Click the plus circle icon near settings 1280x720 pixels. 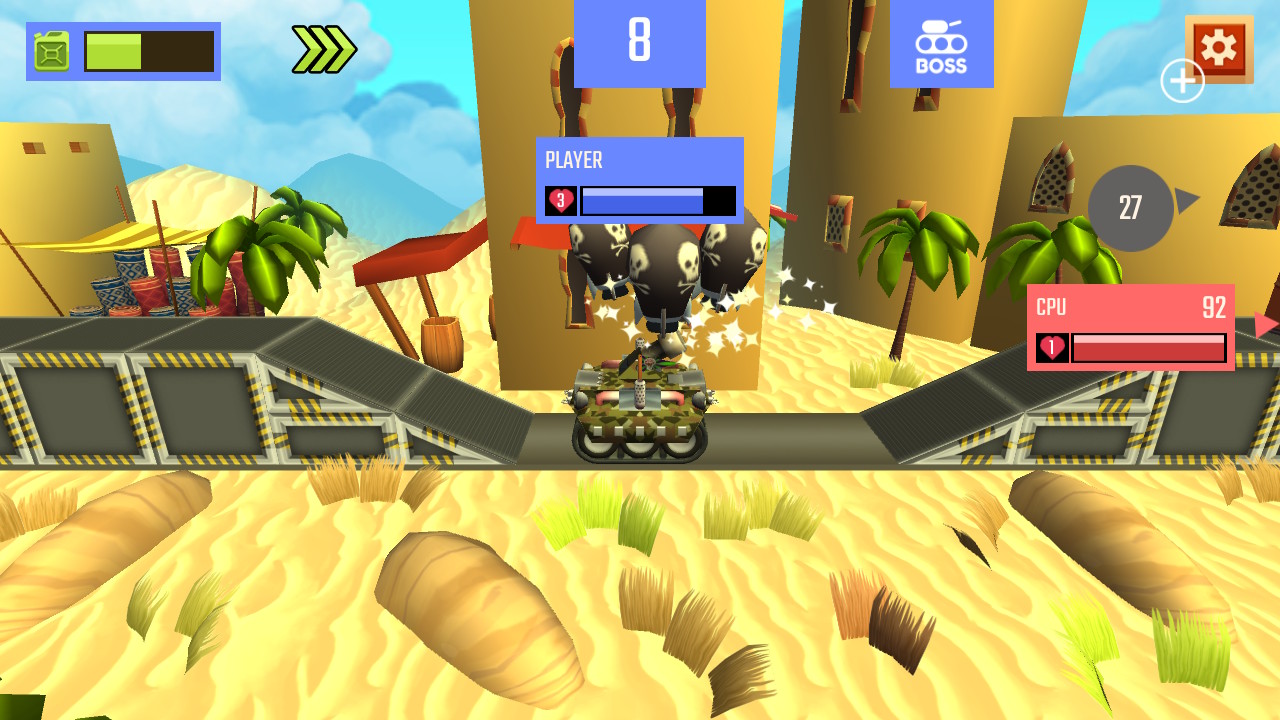(x=1182, y=80)
